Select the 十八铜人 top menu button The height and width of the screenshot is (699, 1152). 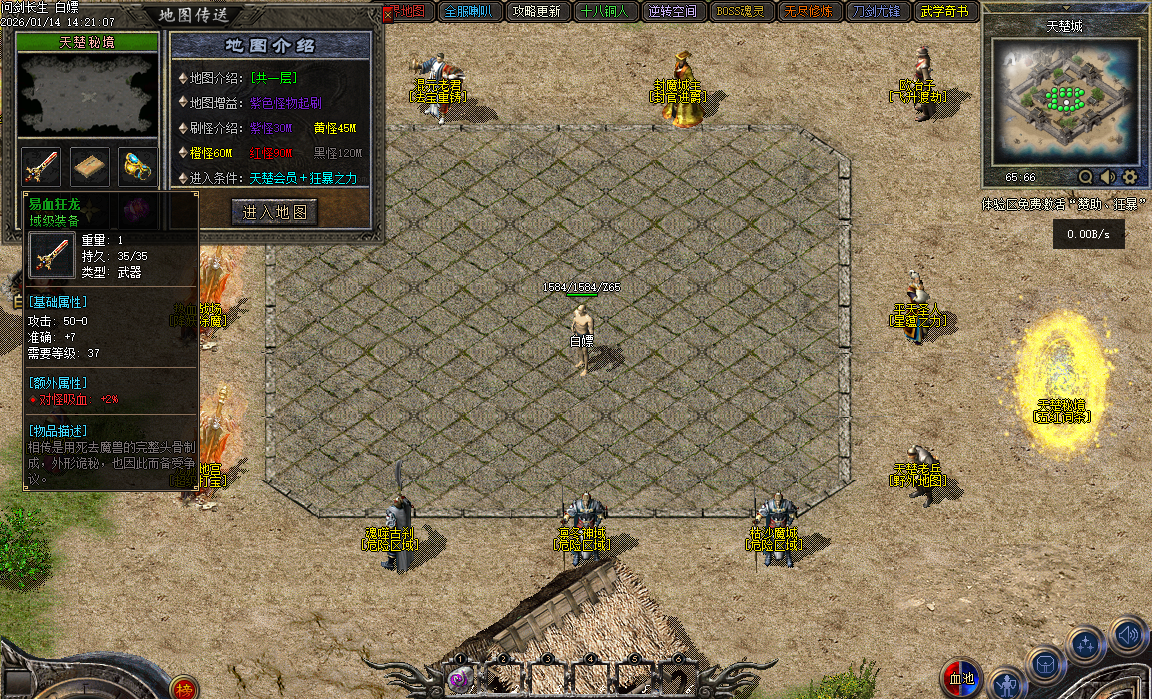click(604, 12)
